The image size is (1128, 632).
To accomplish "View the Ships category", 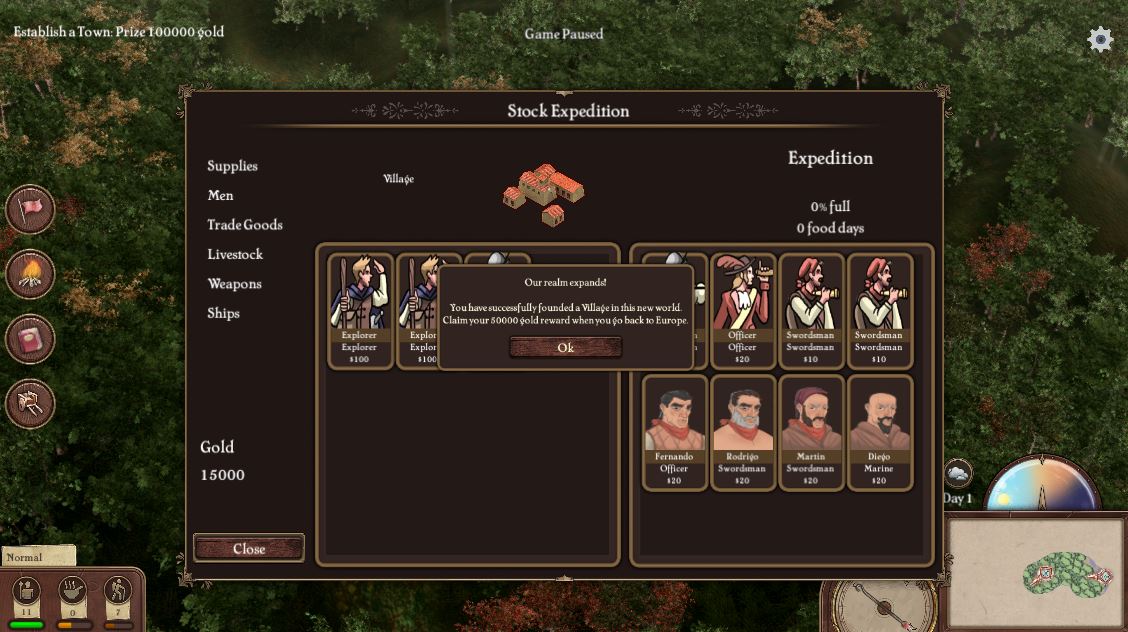I will pos(223,313).
